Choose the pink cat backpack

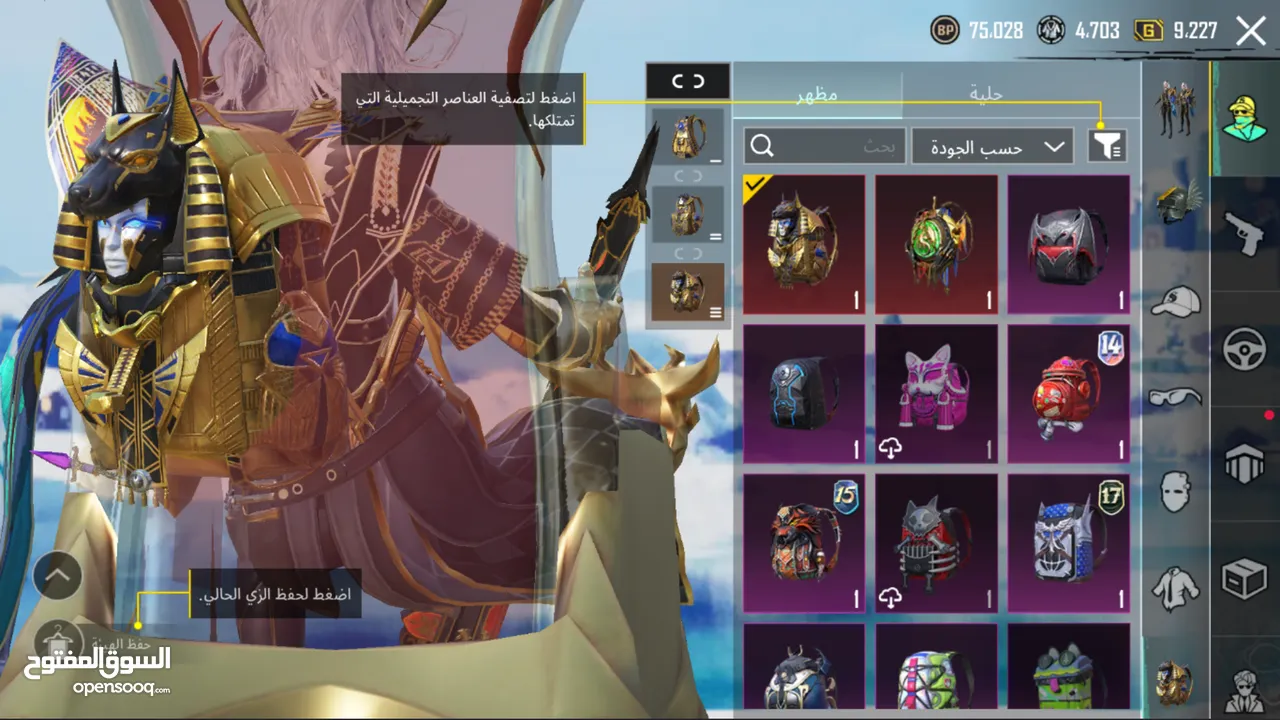tap(936, 394)
